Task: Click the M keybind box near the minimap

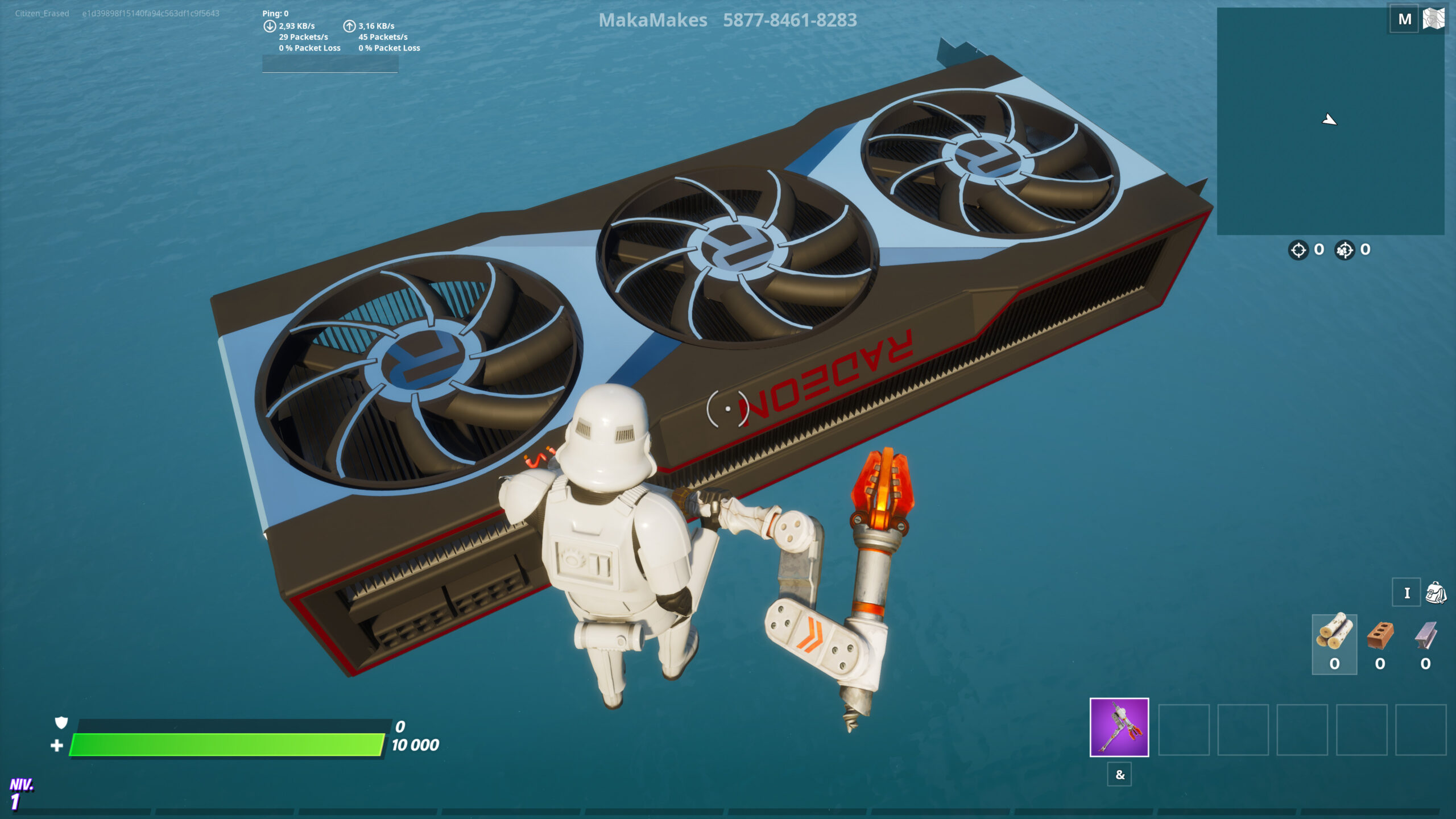Action: (1405, 19)
